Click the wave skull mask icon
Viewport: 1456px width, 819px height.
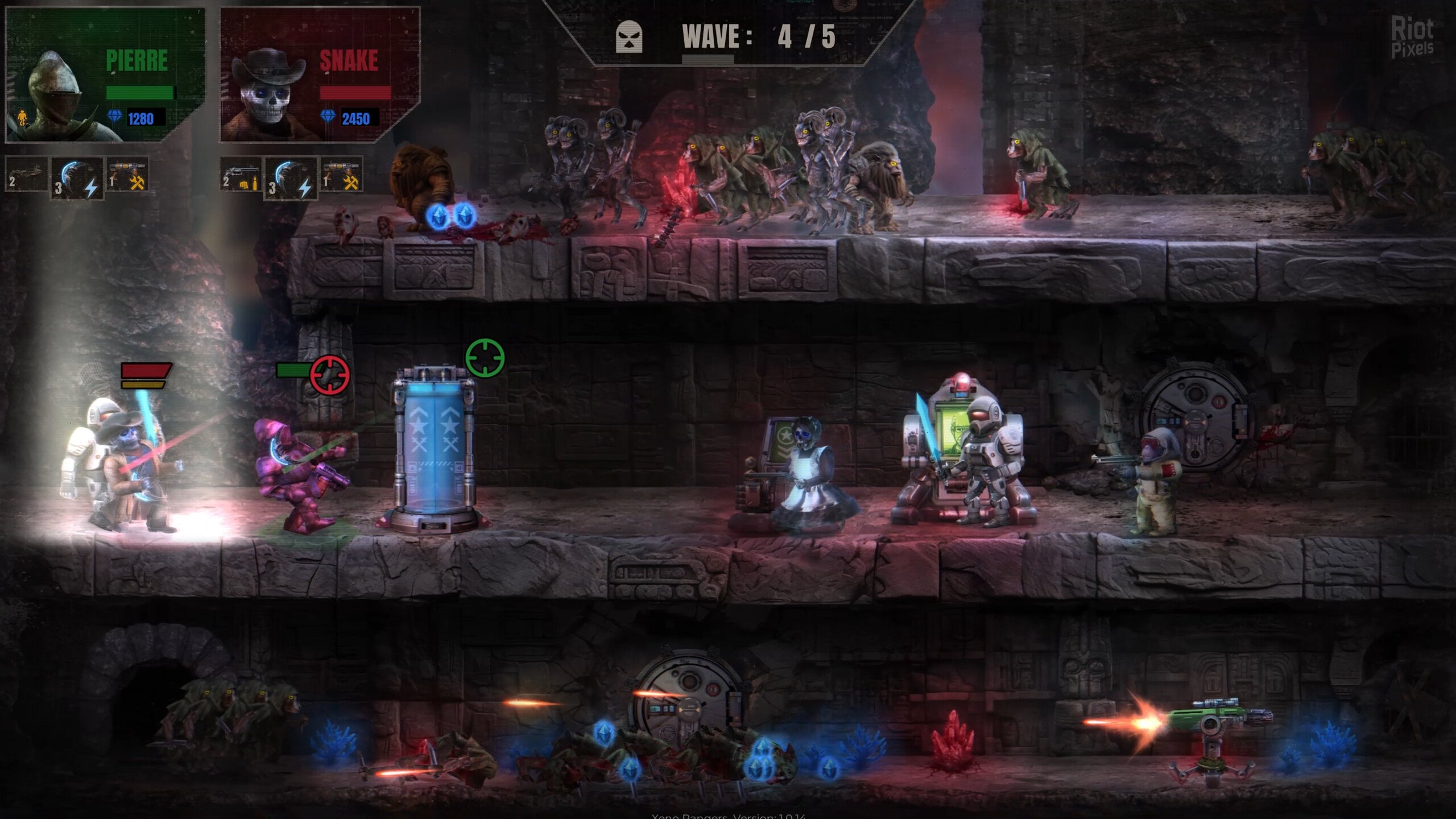coord(629,38)
